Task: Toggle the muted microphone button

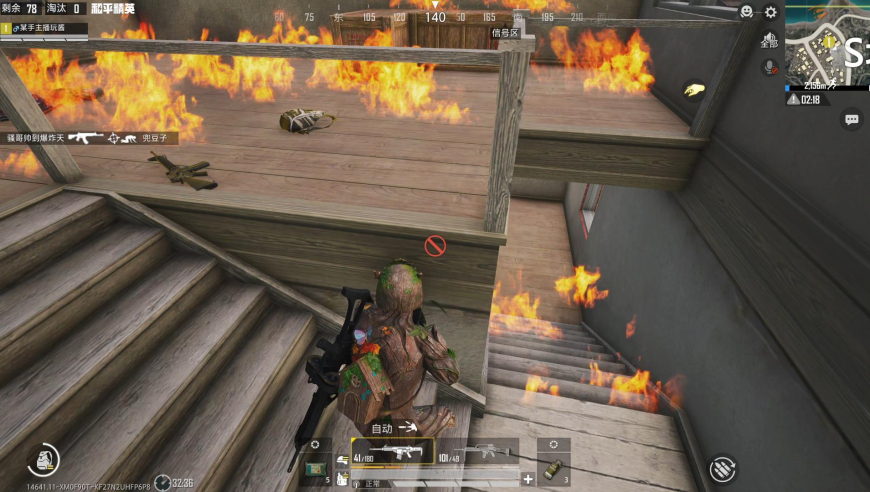Action: (769, 67)
